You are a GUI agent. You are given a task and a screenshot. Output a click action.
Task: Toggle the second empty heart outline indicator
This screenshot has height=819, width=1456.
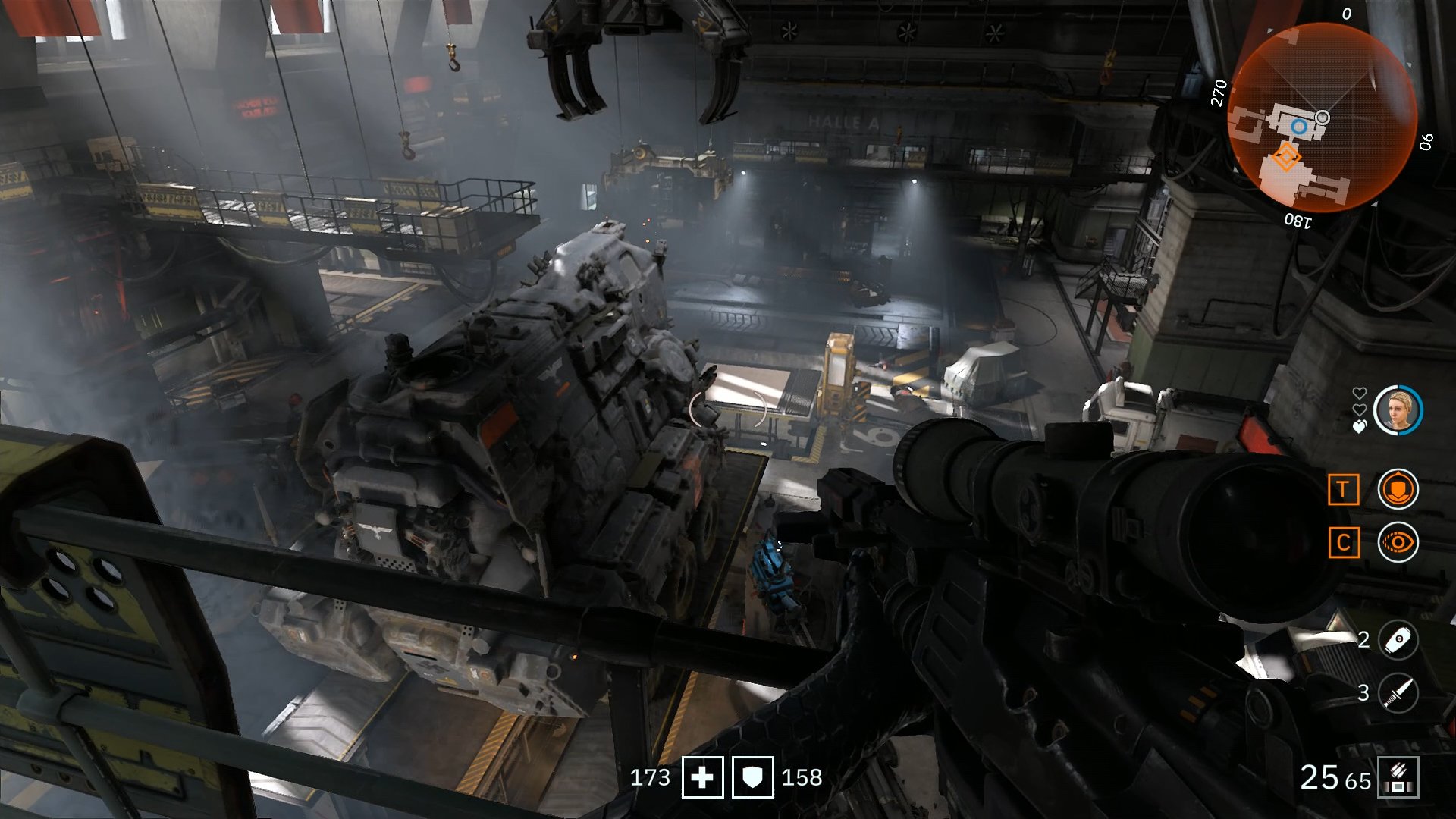click(1360, 409)
